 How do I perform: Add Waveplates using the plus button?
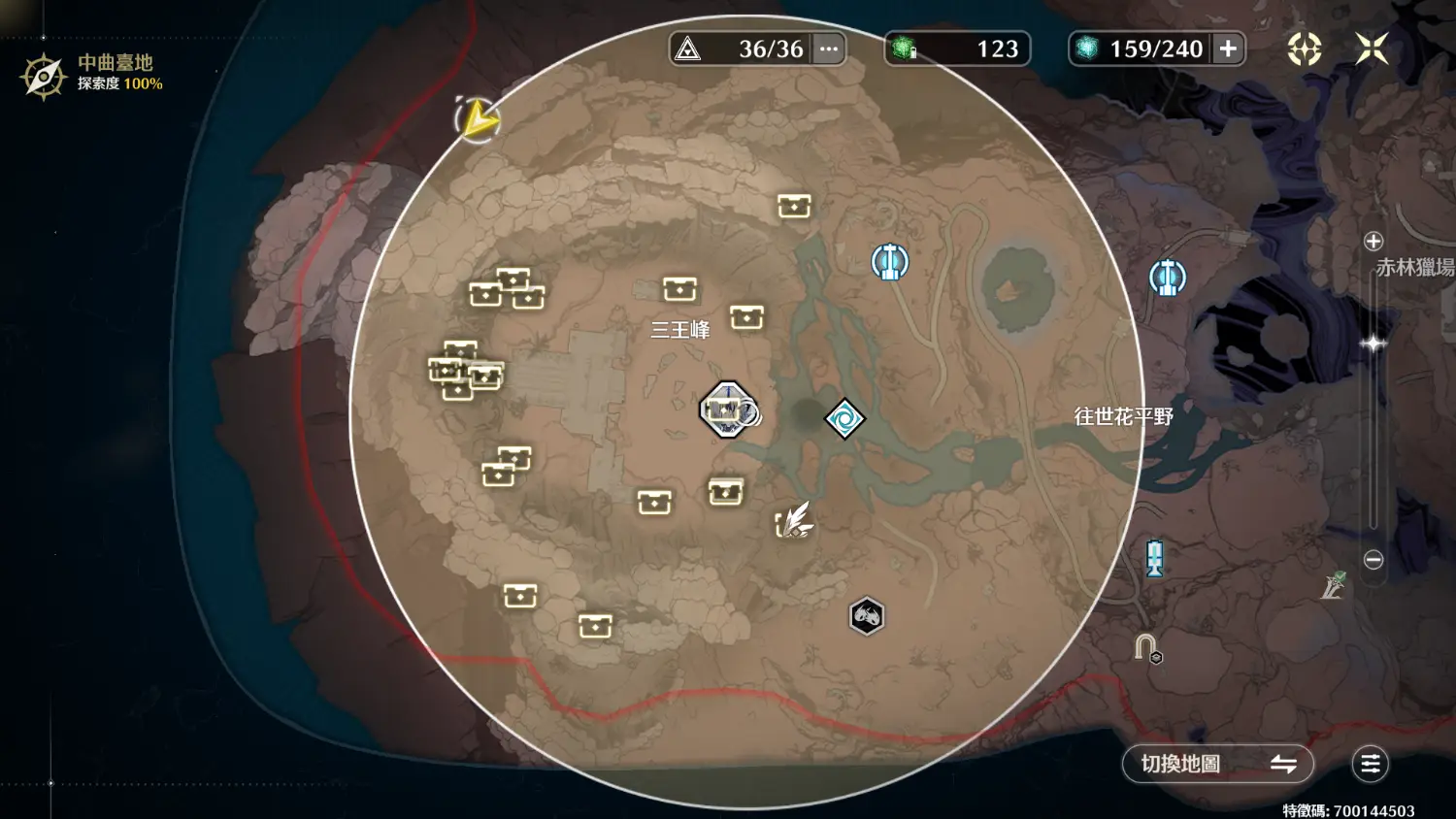1228,49
